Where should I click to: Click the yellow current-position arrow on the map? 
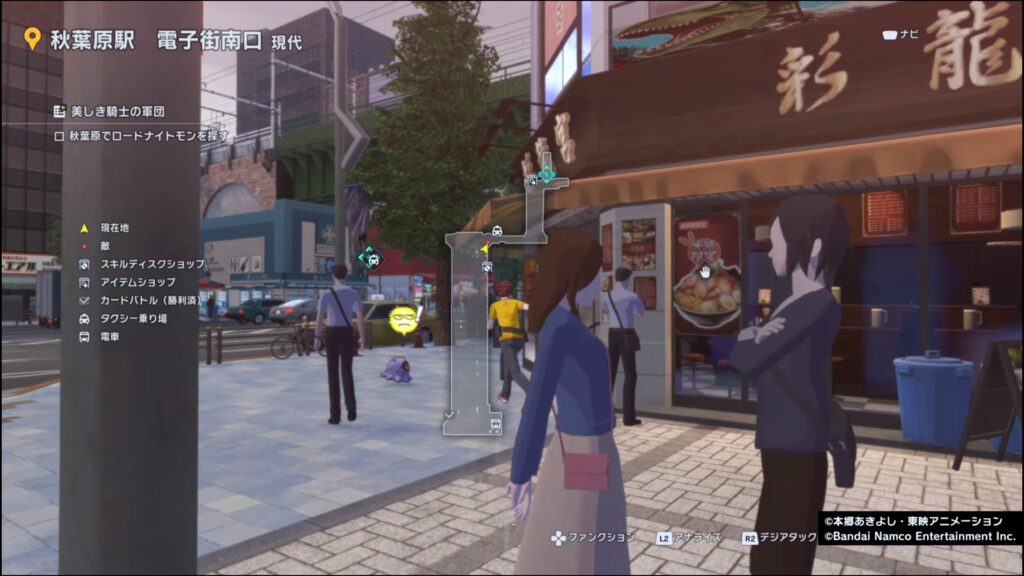pos(485,248)
